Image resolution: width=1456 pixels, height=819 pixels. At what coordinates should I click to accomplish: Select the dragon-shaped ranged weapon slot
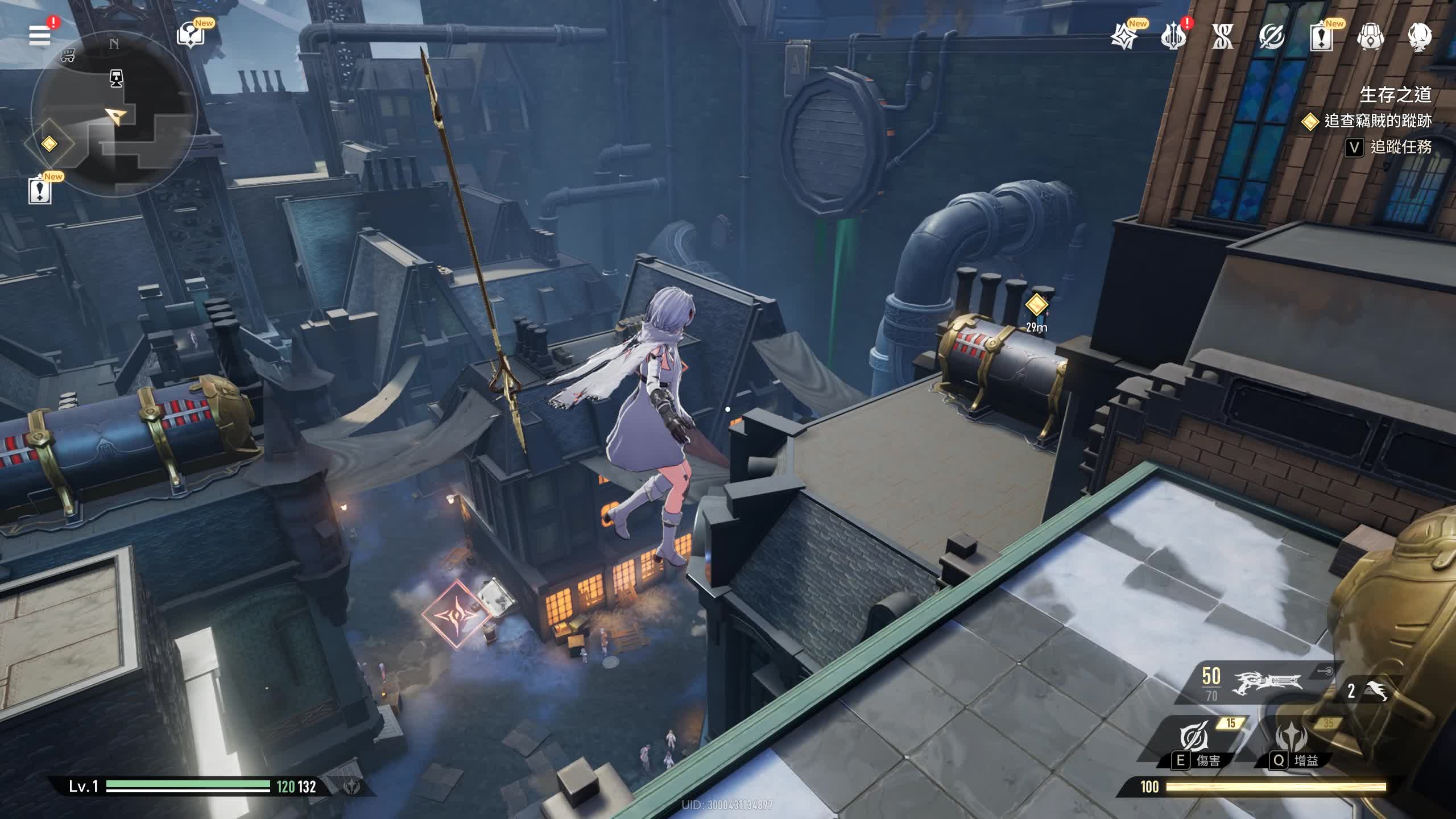(x=1266, y=682)
